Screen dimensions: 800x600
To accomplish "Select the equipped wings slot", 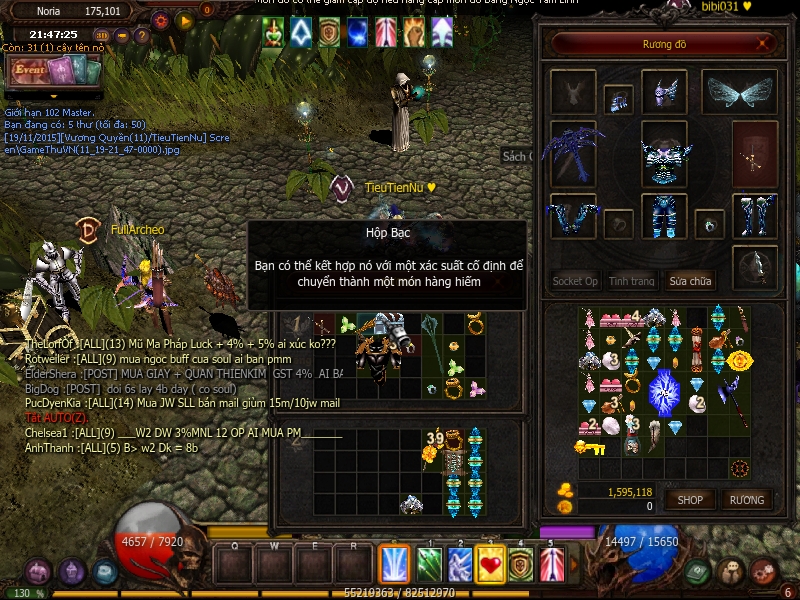I will pyautogui.click(x=740, y=92).
